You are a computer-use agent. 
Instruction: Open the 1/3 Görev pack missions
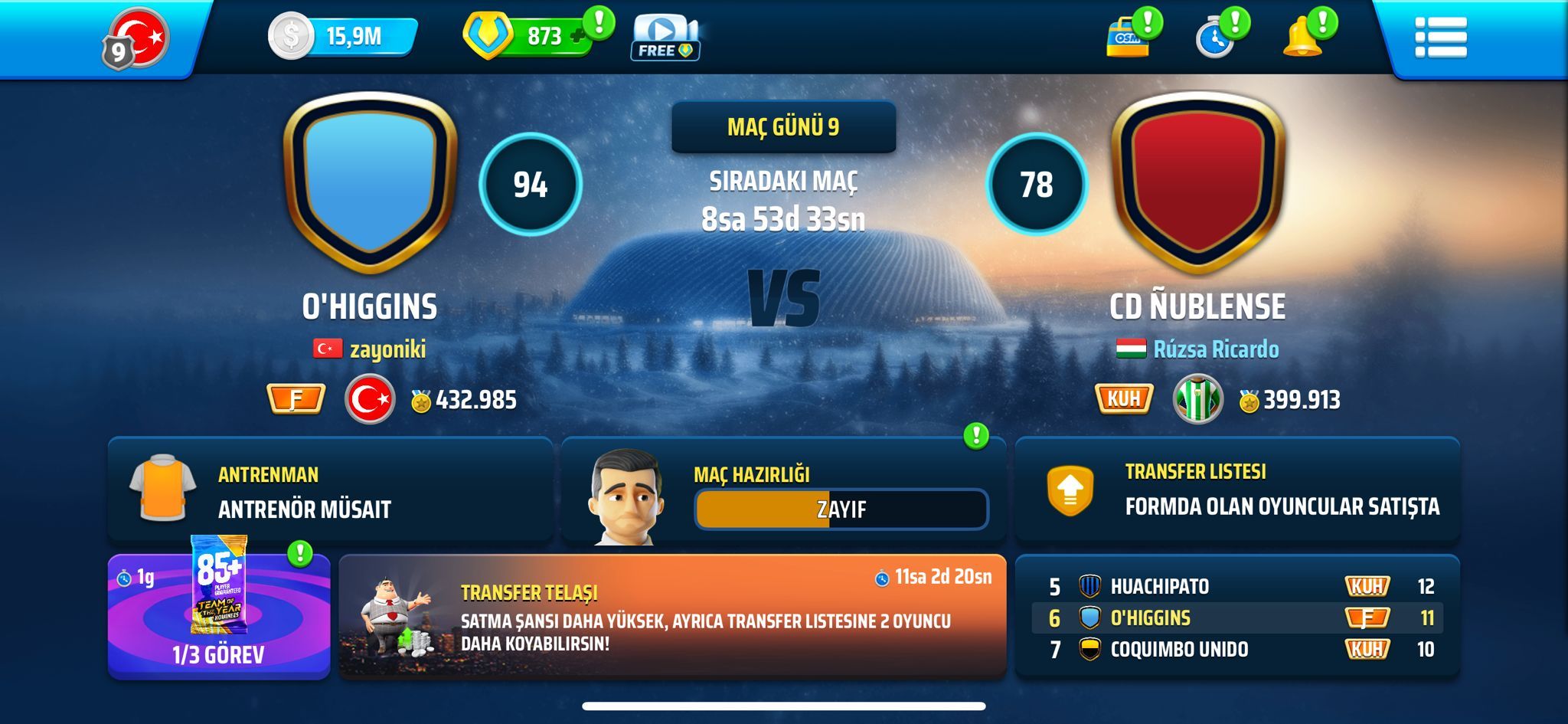point(219,617)
